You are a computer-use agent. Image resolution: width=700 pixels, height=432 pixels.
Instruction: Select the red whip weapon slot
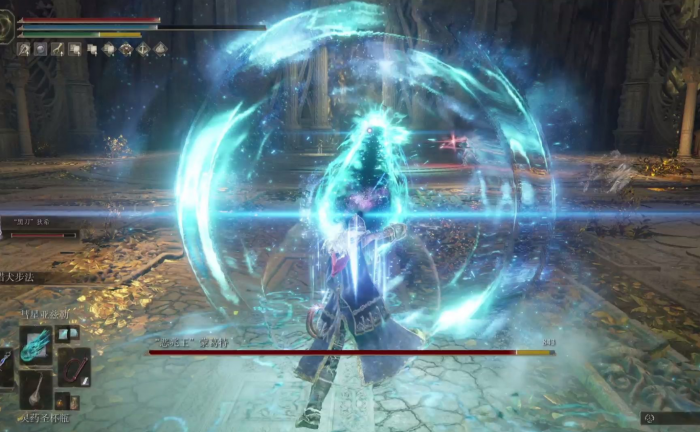click(x=73, y=367)
